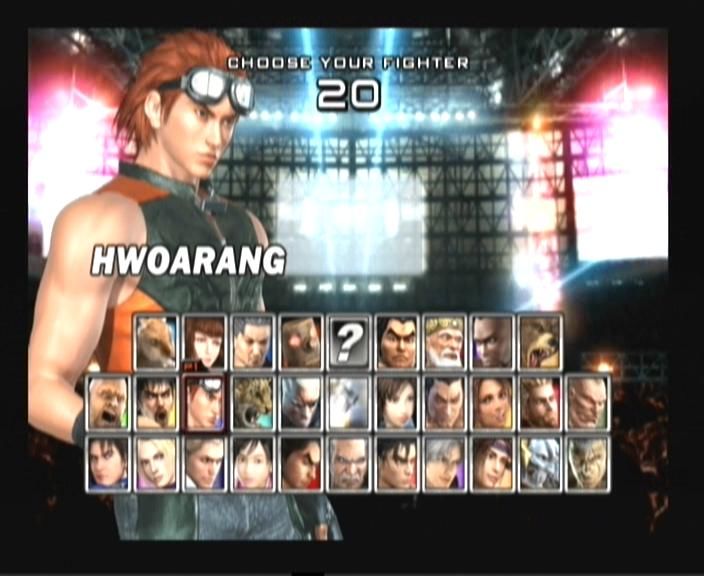The image size is (704, 576).
Task: Choose Christie's long brown hair portrait
Action: point(492,403)
